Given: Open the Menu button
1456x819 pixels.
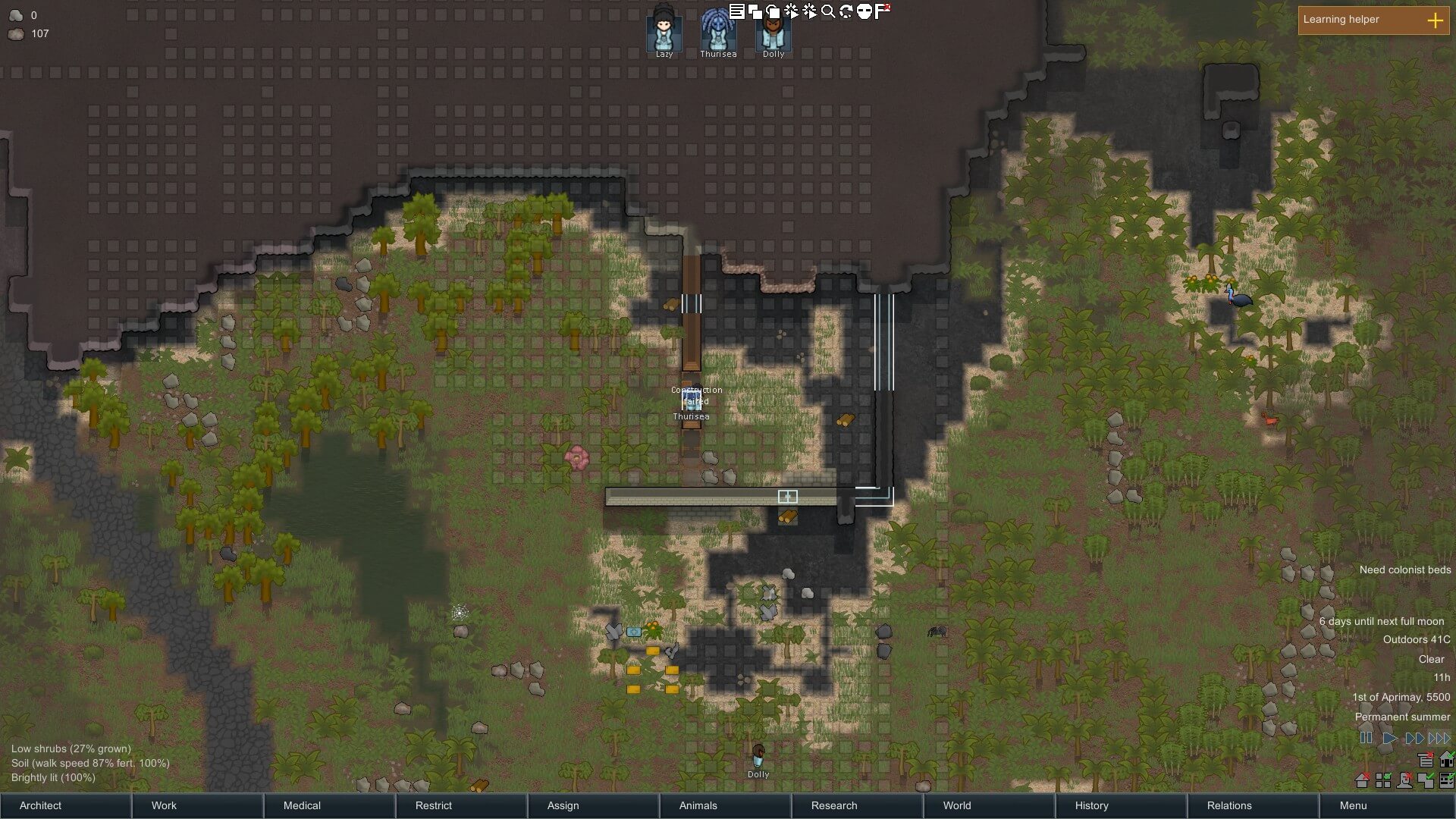Looking at the screenshot, I should (1385, 805).
